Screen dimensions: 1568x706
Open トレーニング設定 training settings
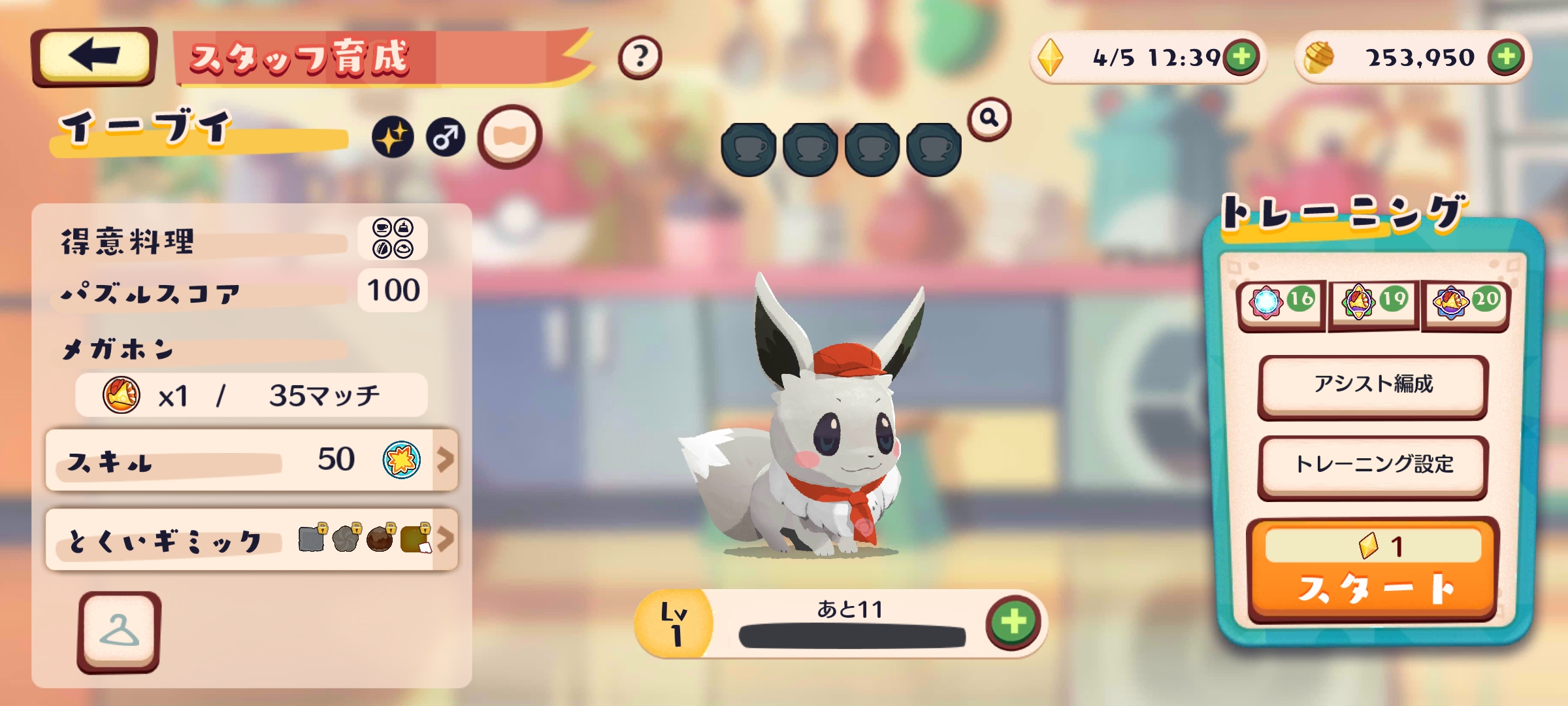(1373, 465)
